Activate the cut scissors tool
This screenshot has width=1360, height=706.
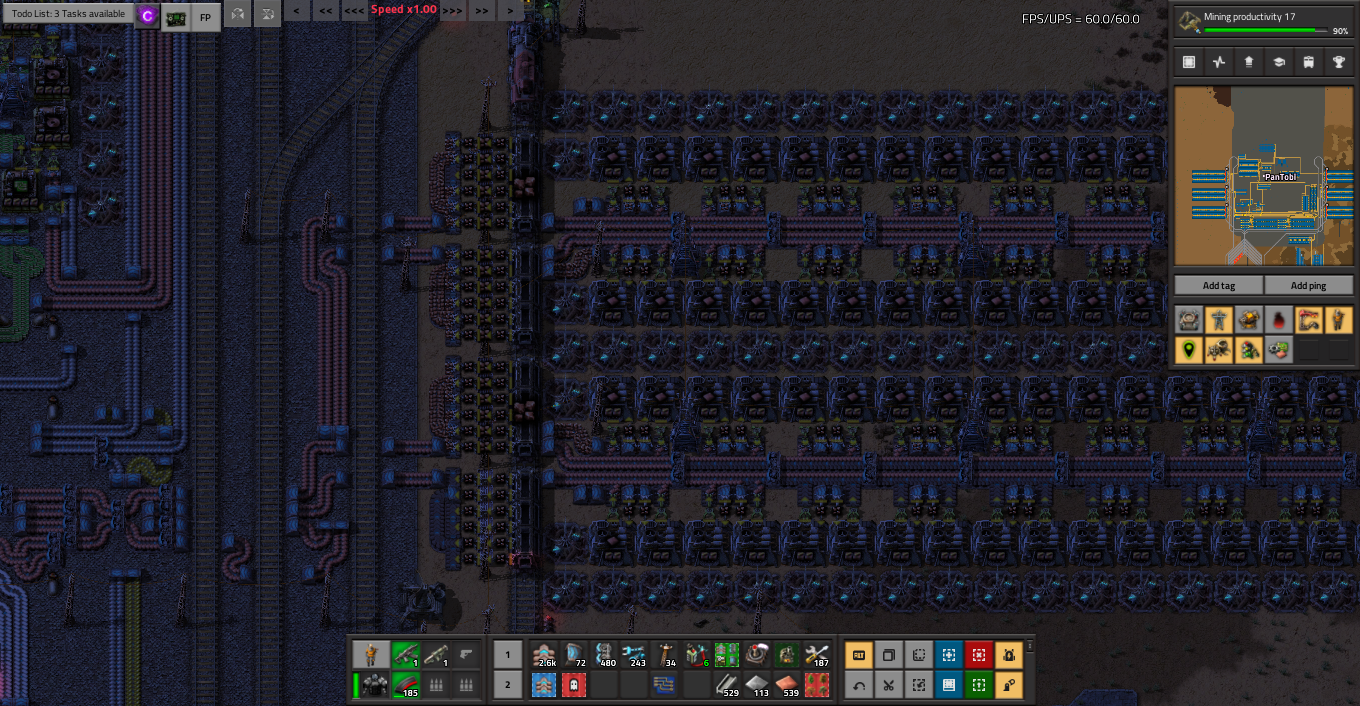tap(888, 686)
